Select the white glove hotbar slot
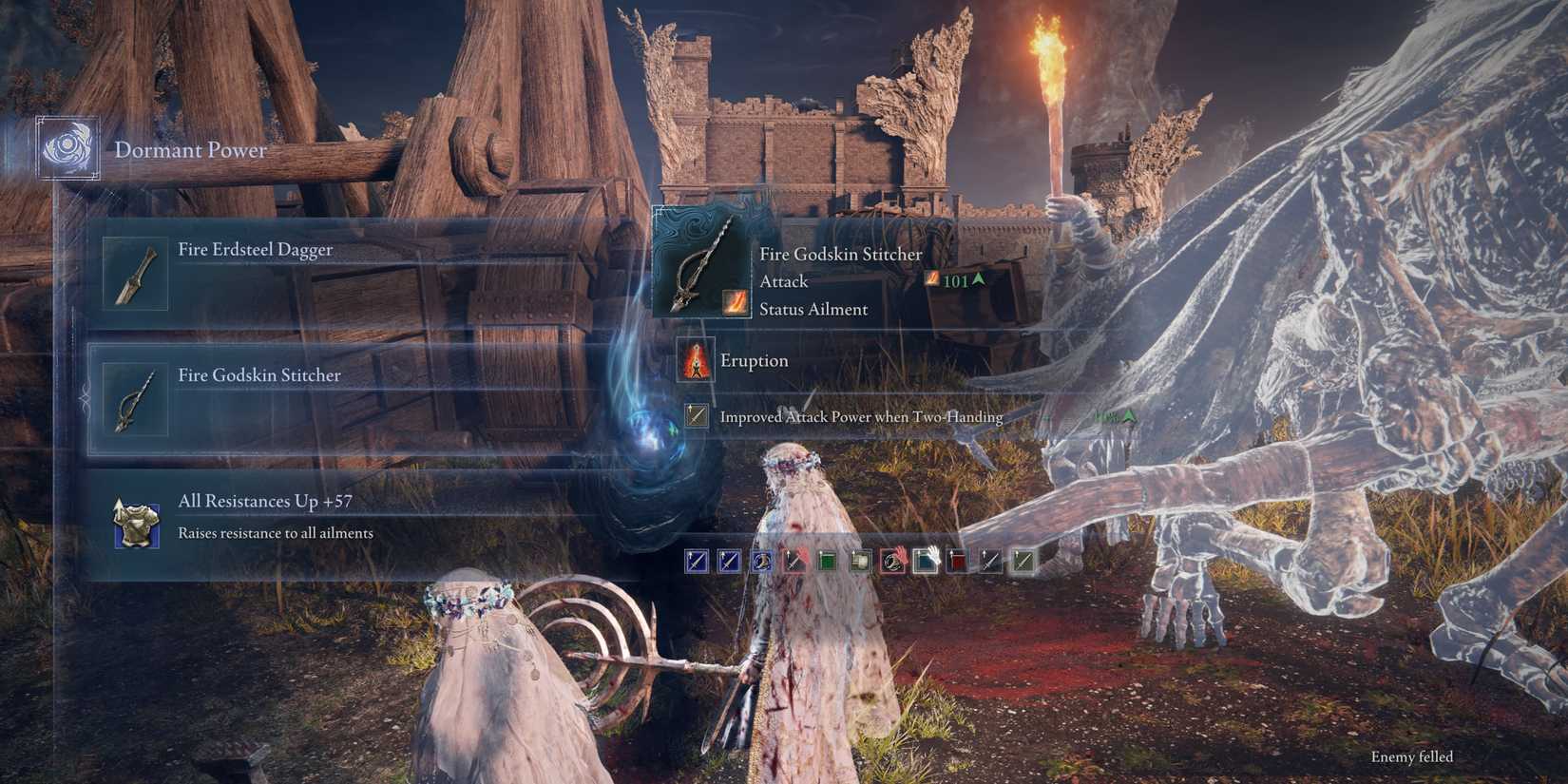The image size is (1568, 784). point(927,561)
